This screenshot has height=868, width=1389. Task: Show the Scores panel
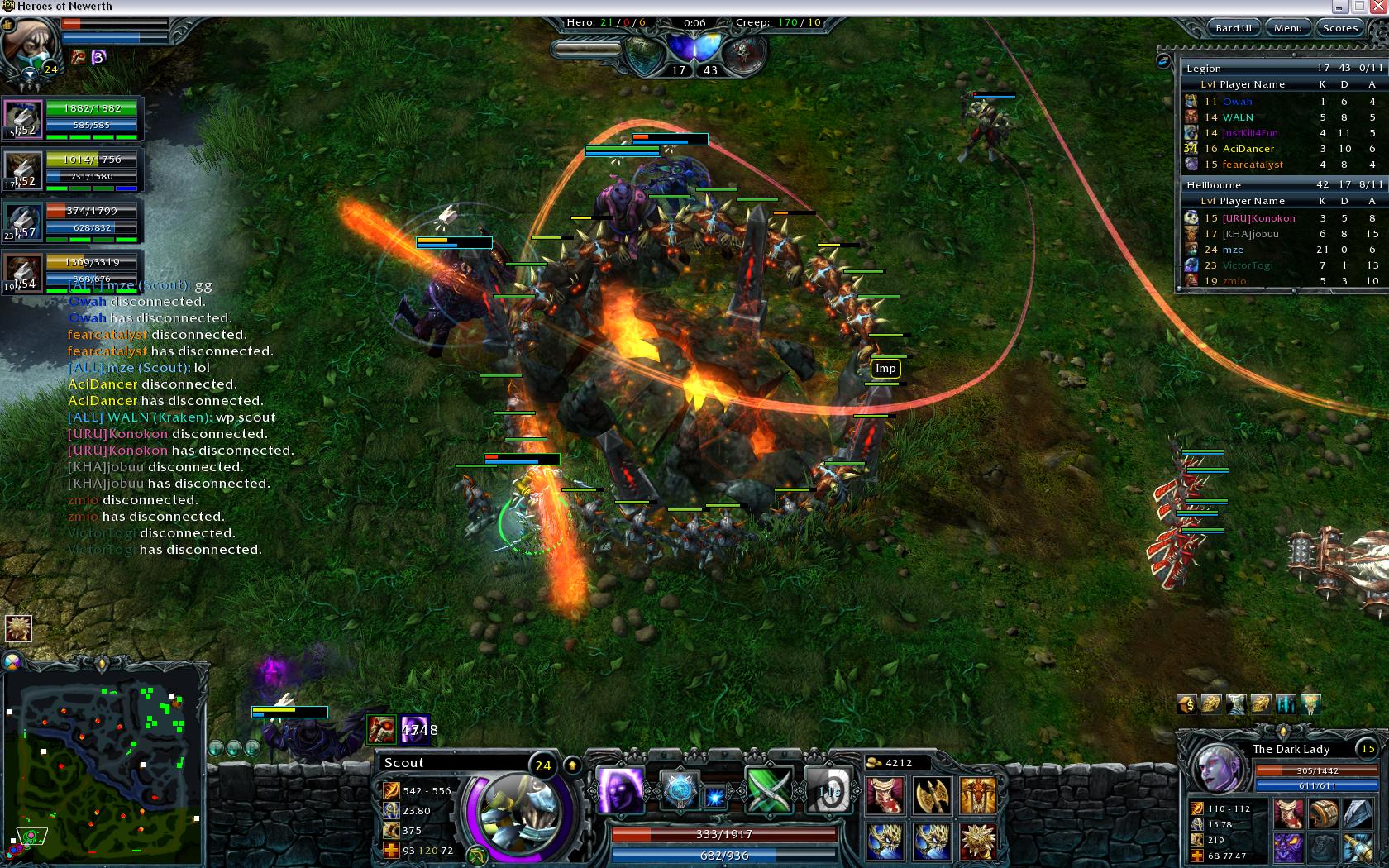1339,27
